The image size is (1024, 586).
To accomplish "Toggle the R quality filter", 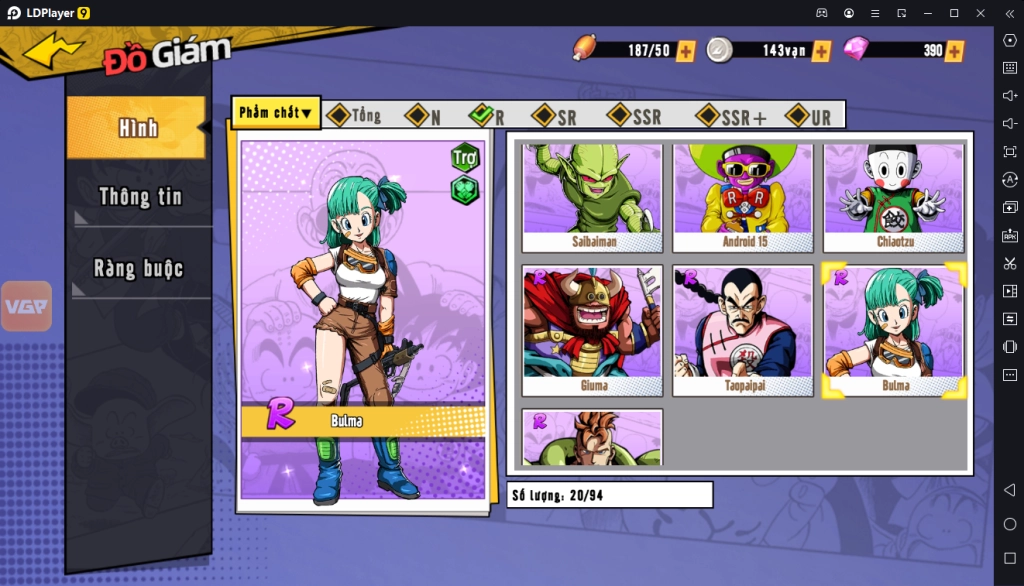I will (487, 116).
